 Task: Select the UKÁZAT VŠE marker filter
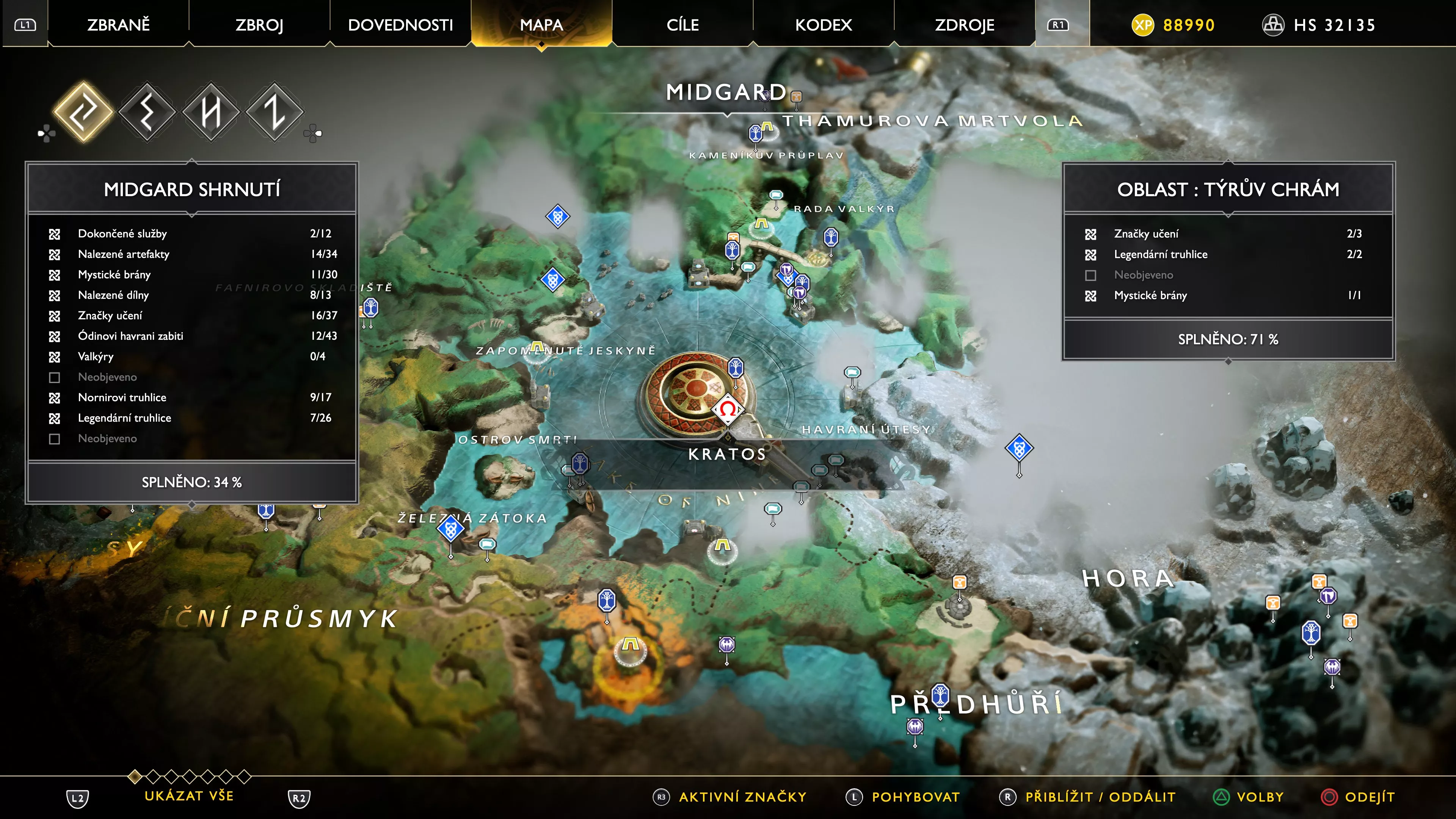[x=189, y=796]
